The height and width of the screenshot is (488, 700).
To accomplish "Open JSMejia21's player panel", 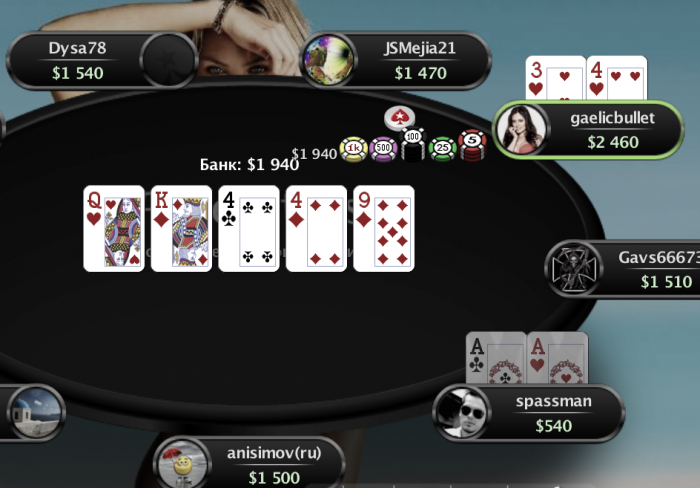I will click(419, 60).
